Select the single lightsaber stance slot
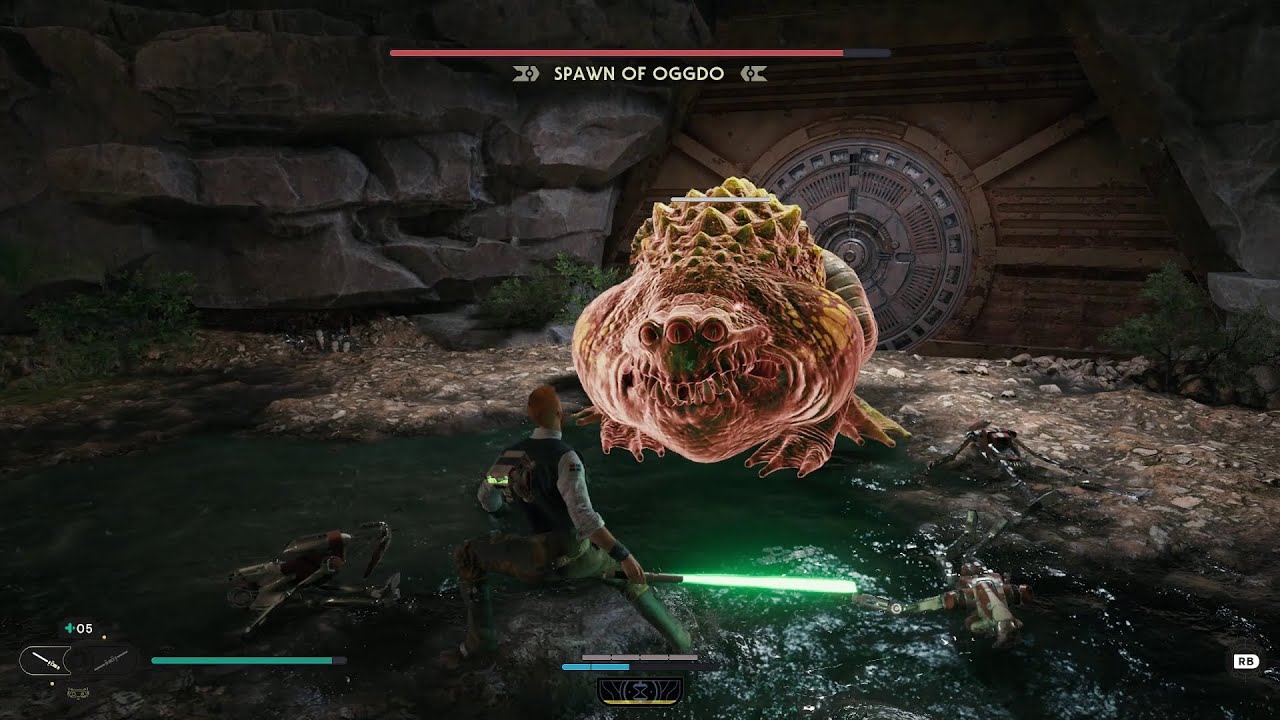 (x=45, y=660)
